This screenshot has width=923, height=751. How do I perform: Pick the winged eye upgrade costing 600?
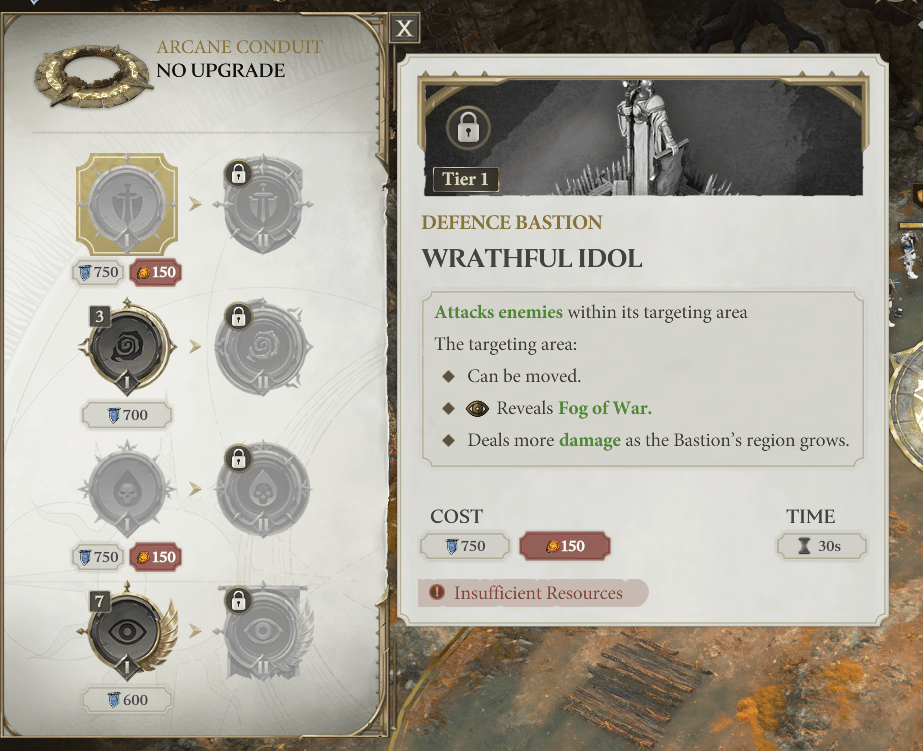tap(126, 633)
